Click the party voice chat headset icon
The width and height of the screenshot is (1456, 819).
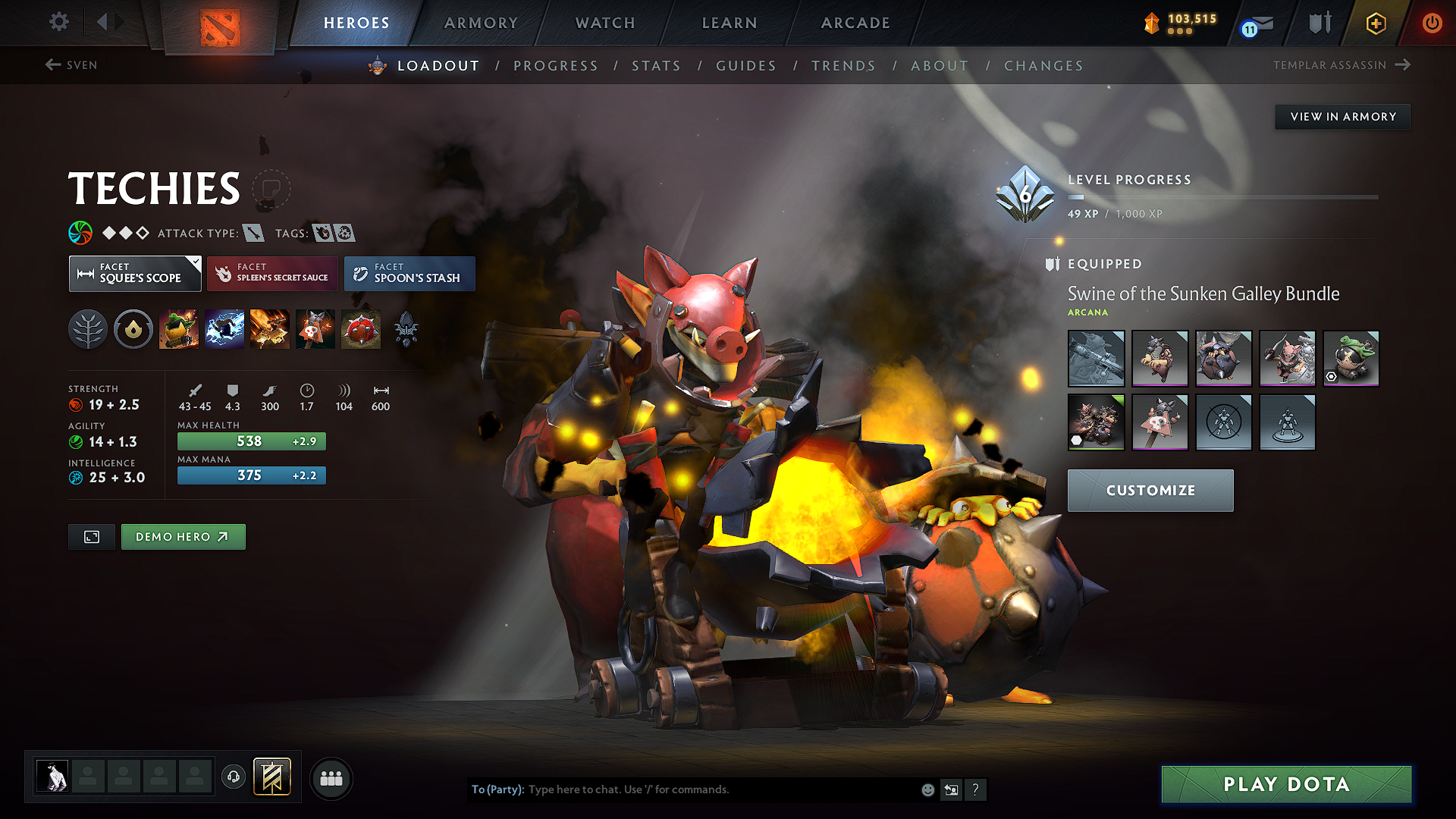click(x=234, y=777)
